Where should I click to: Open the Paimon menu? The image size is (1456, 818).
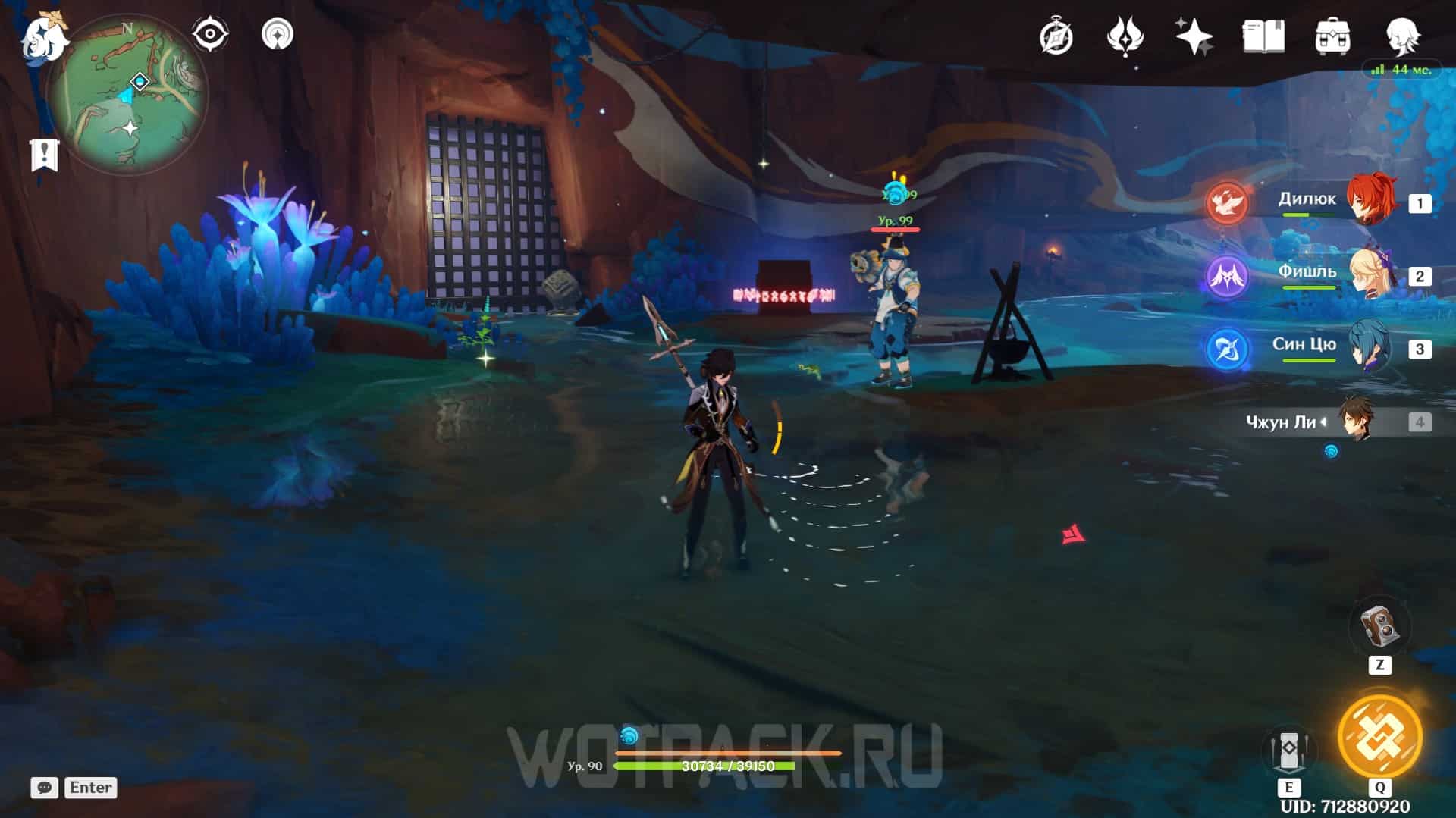[x=42, y=38]
